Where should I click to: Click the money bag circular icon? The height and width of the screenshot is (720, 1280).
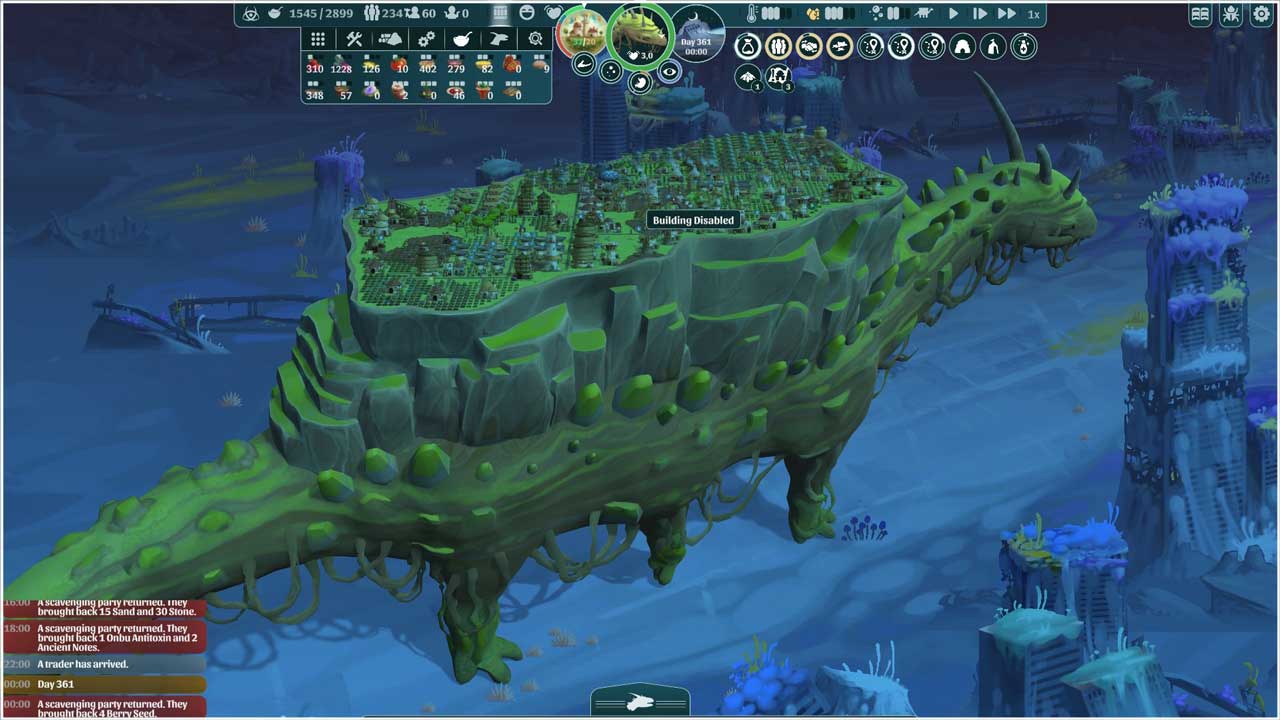click(x=748, y=46)
